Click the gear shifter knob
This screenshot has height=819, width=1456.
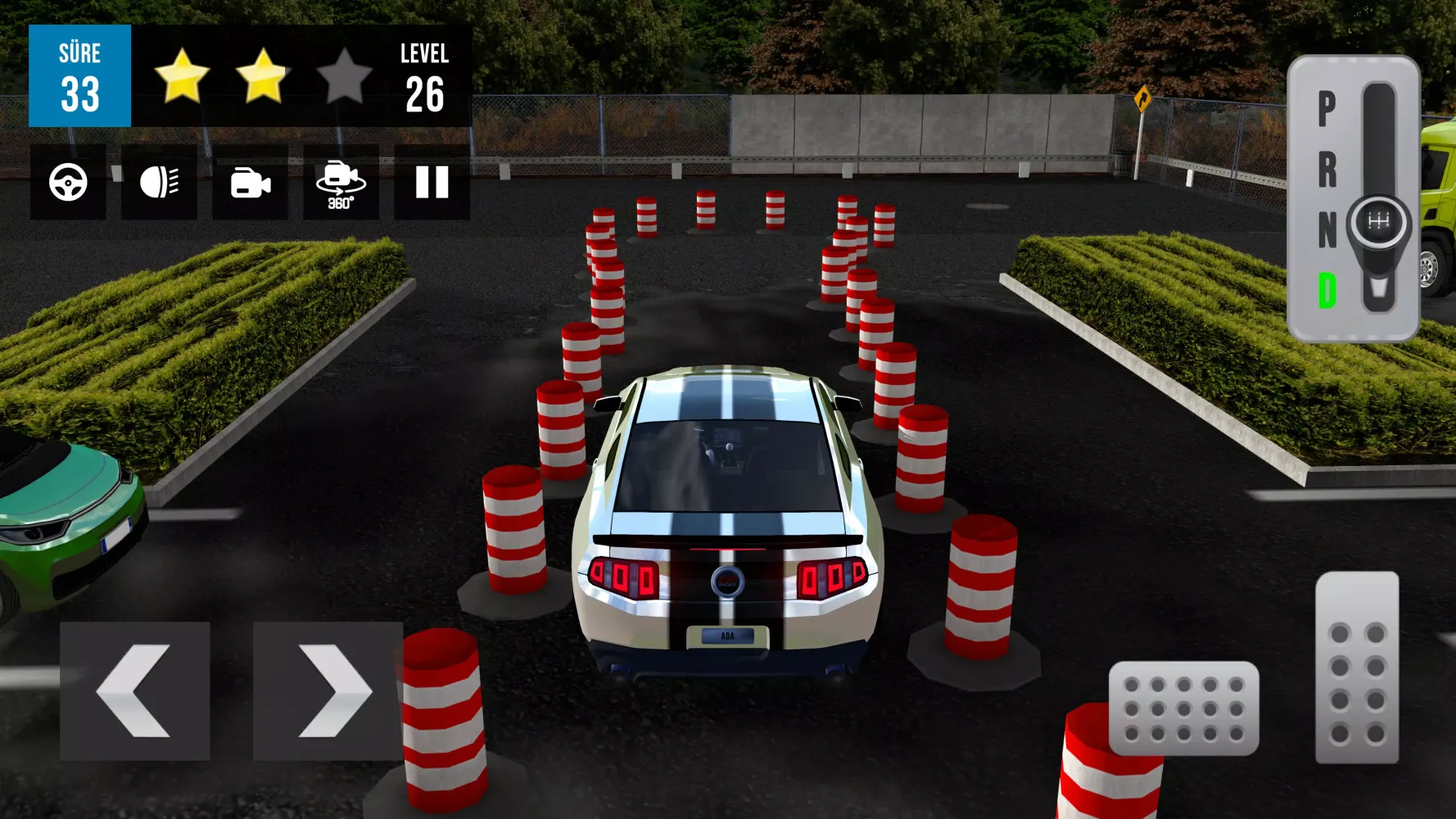(1379, 222)
